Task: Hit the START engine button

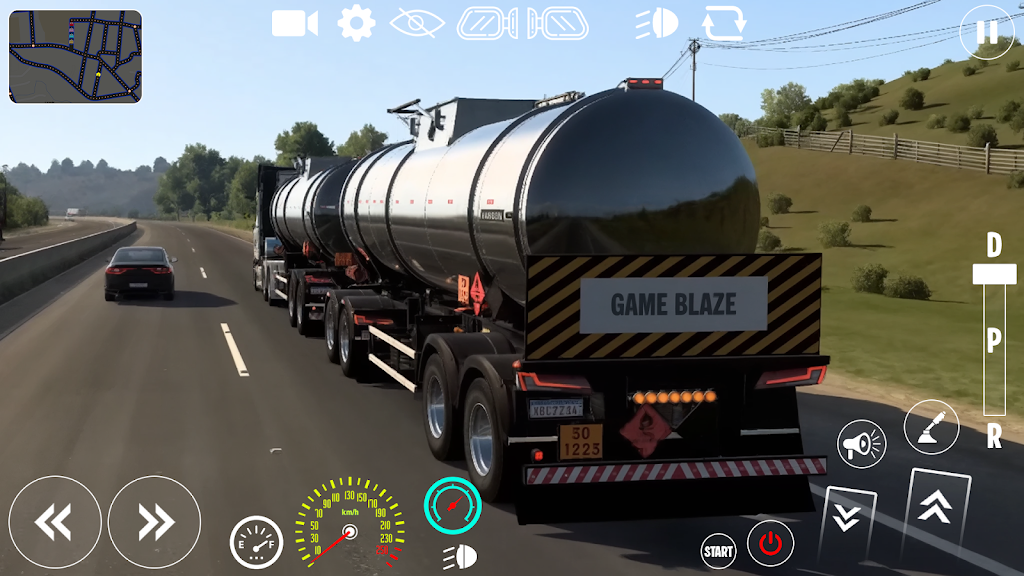Action: coord(718,550)
